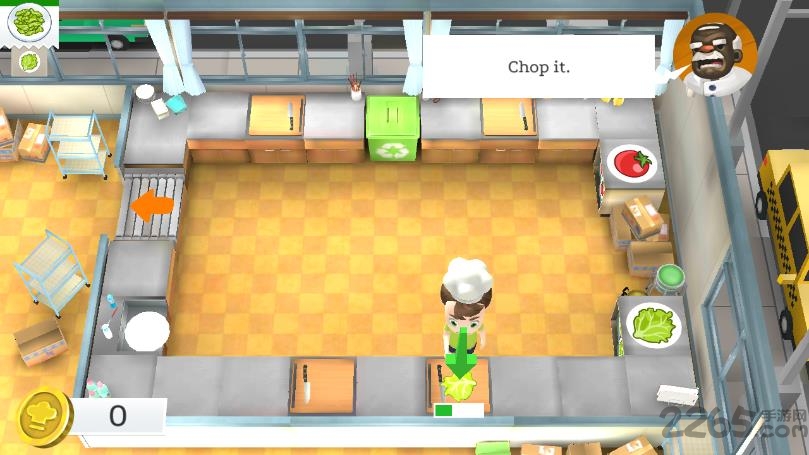Click the "Chop it." speech bubble
Screen dimensions: 809x455
point(539,67)
